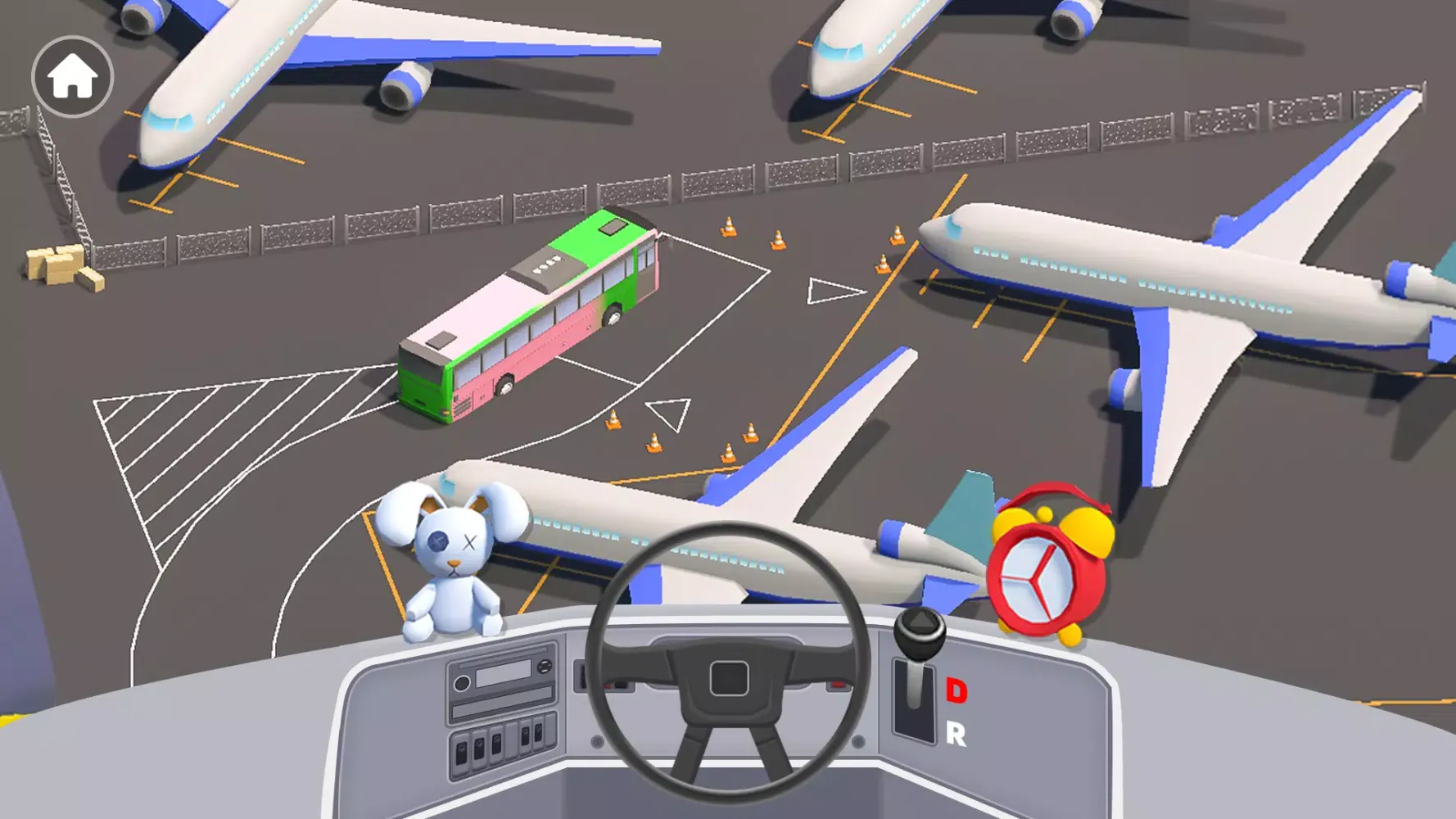Toggle the rightmost dashboard rocker switch
The width and height of the screenshot is (1456, 819).
(539, 733)
